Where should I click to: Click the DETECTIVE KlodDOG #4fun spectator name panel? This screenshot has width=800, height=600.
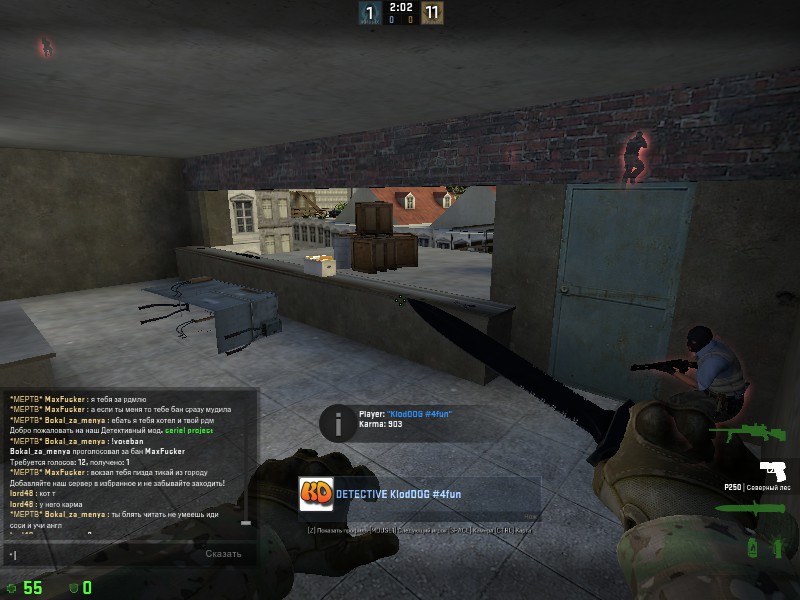(420, 495)
